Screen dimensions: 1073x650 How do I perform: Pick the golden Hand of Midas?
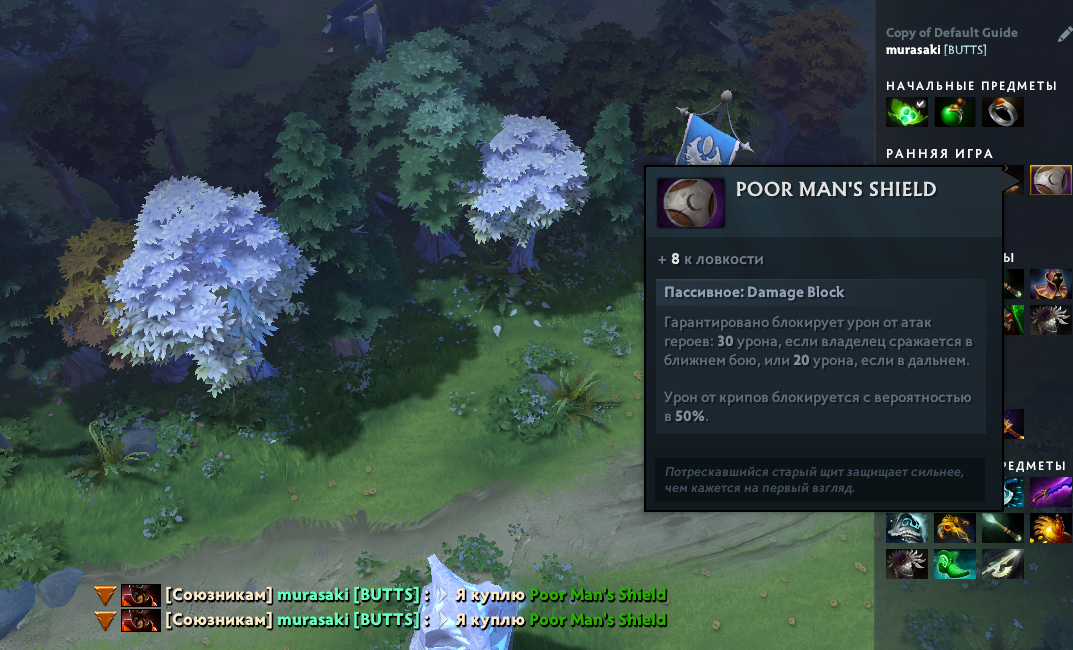[x=1050, y=528]
